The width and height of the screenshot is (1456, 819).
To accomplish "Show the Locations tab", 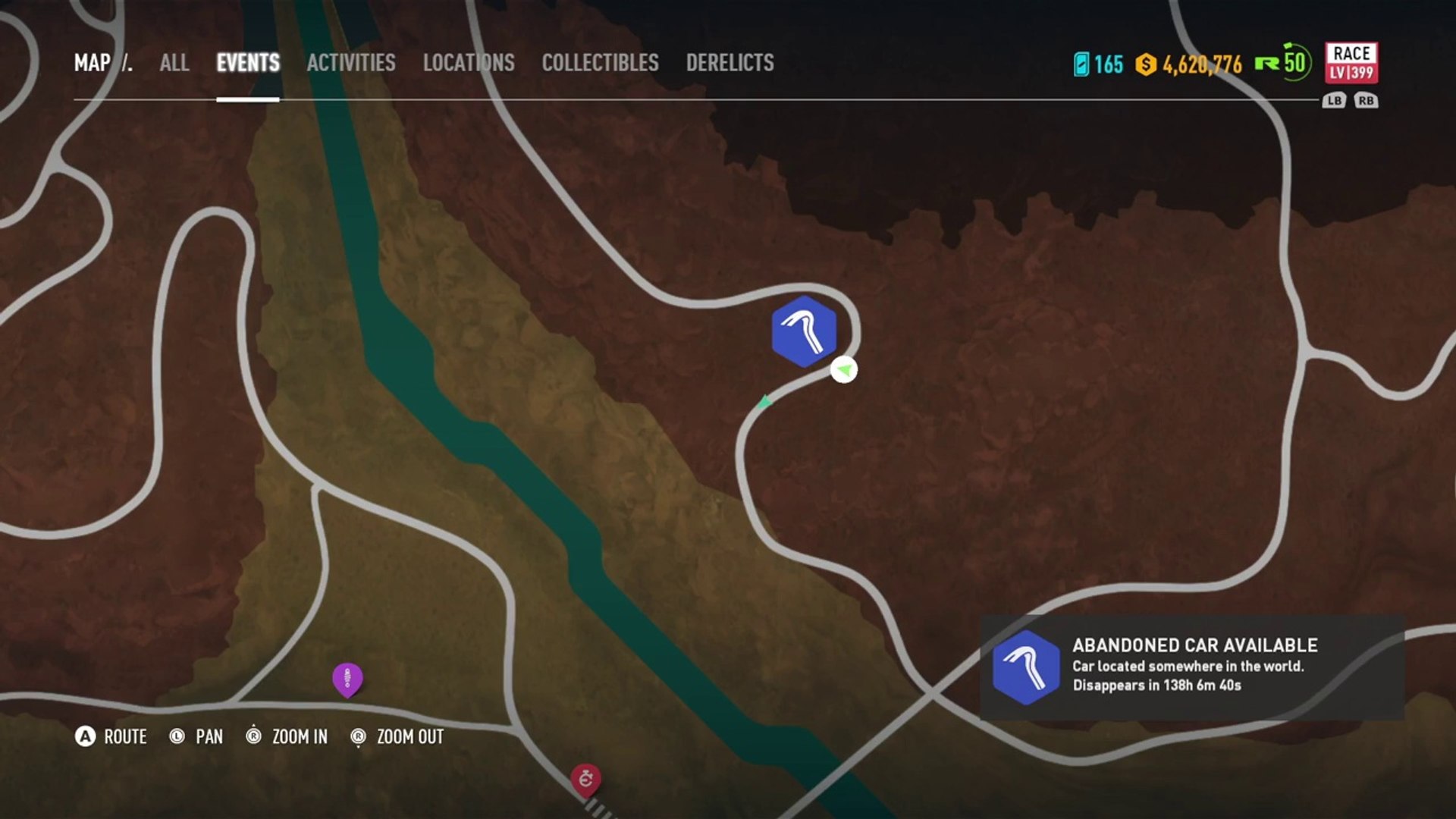I will click(x=469, y=63).
